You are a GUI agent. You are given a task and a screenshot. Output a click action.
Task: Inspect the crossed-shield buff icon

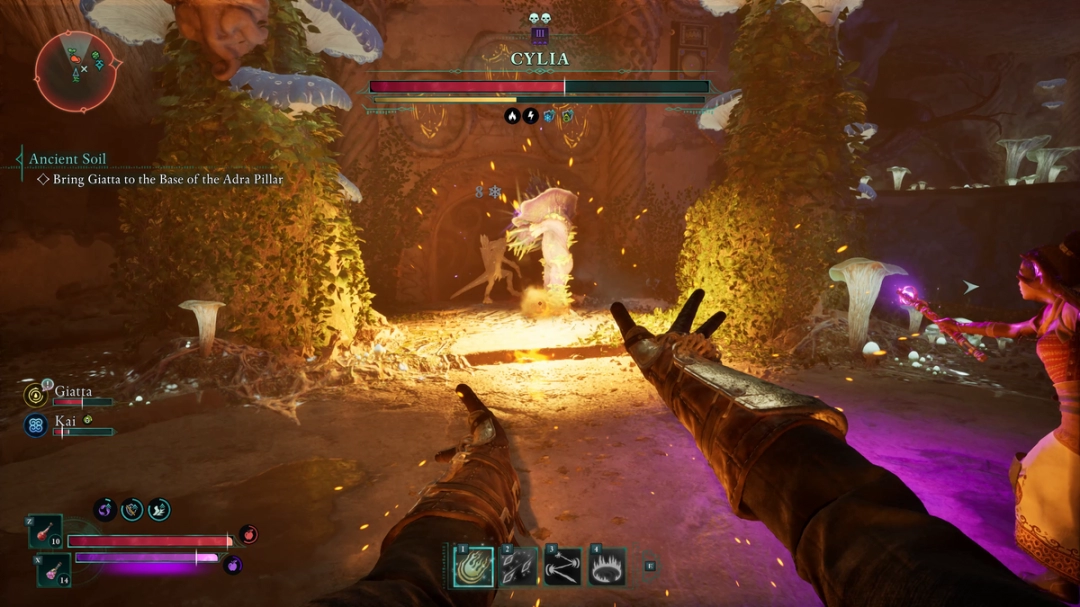pos(132,510)
